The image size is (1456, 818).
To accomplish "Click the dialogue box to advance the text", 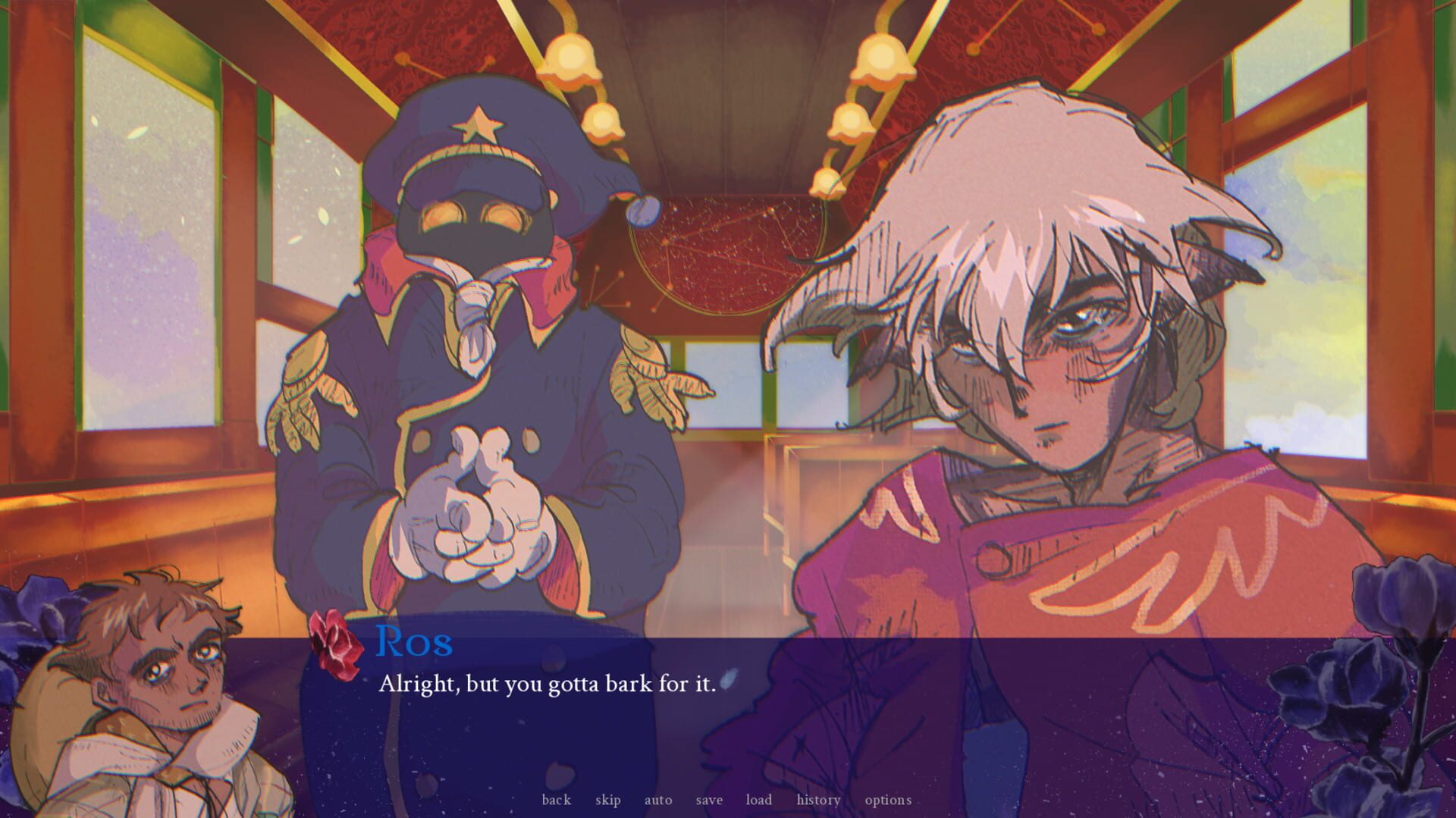I will point(728,705).
